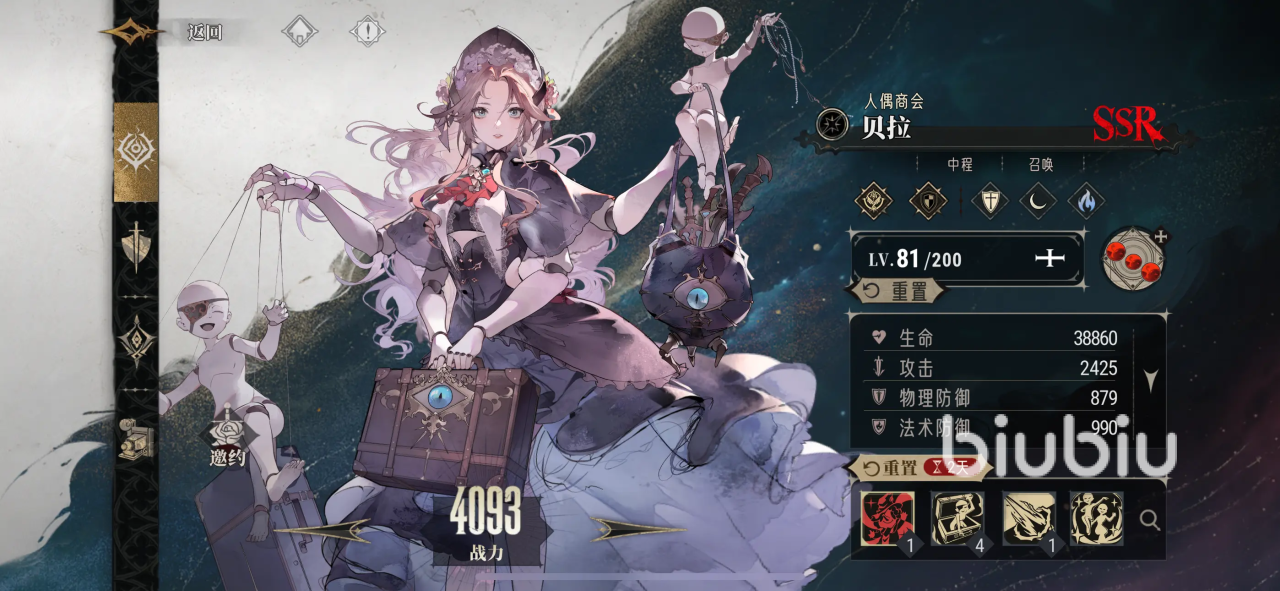Show the previous character with left arrow
Screen dimensions: 1280x591
(x=322, y=529)
